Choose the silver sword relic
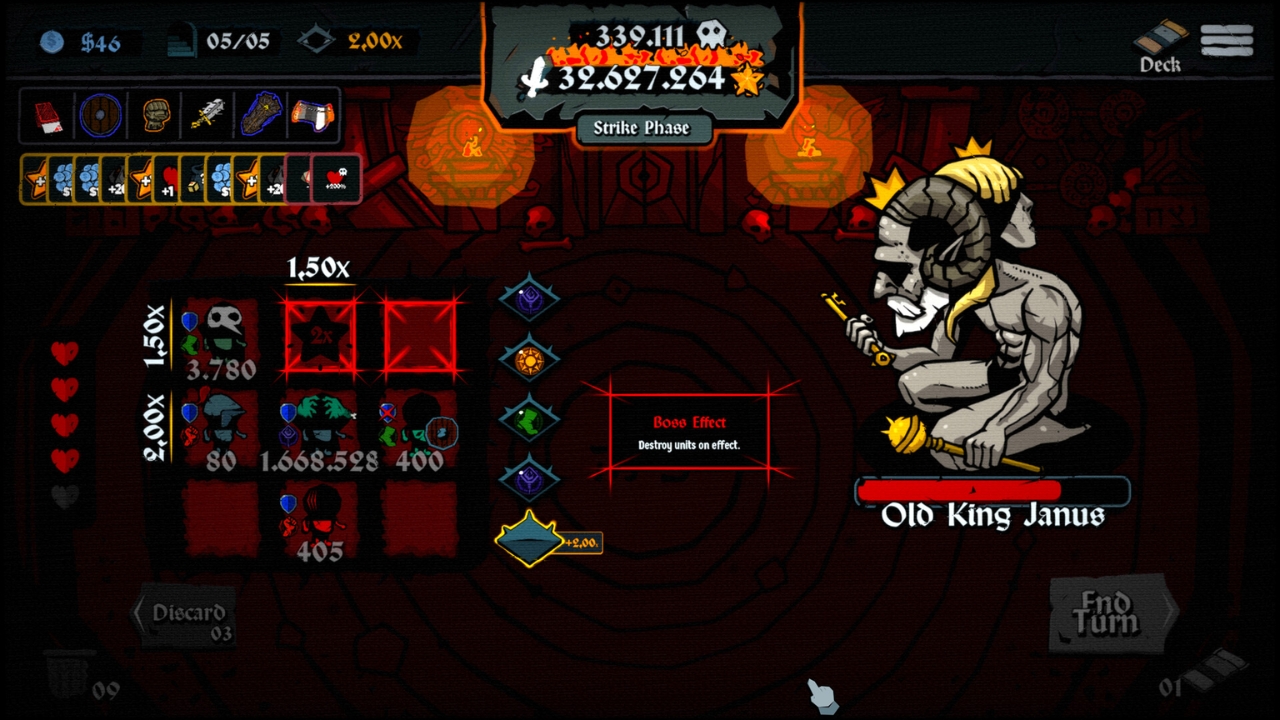This screenshot has width=1280, height=720. [x=208, y=115]
